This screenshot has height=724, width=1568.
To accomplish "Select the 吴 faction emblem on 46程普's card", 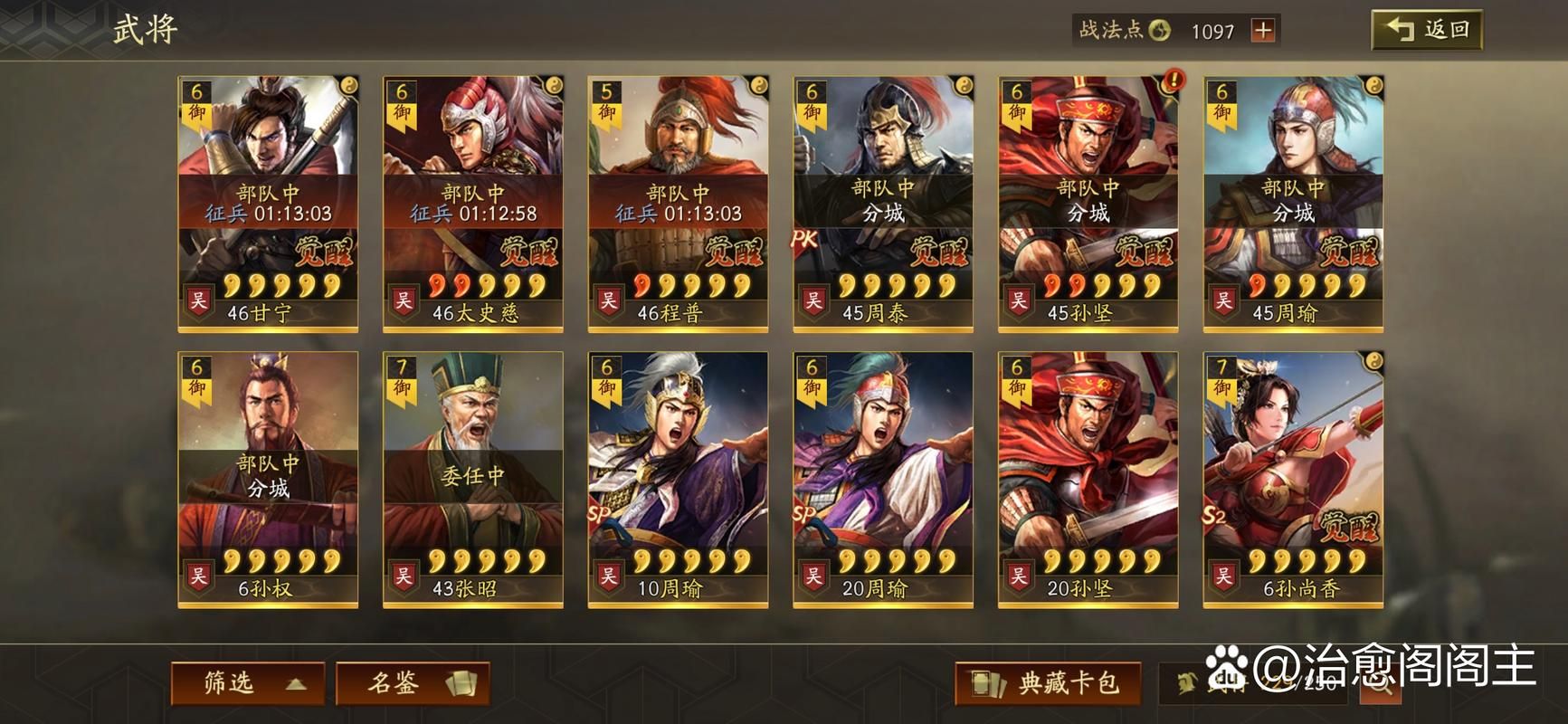I will click(x=612, y=299).
